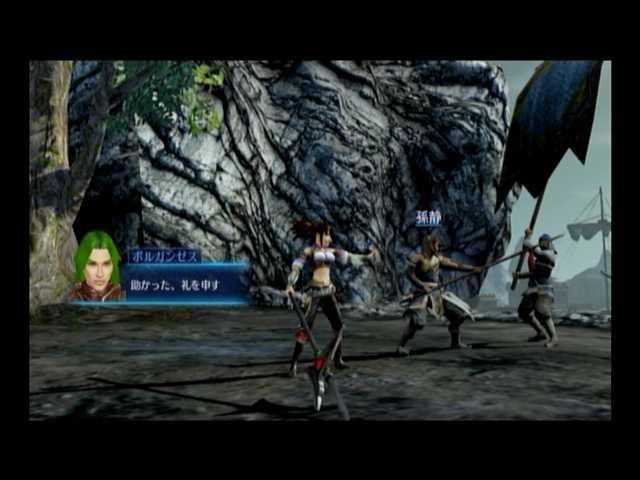The height and width of the screenshot is (480, 640).
Task: Click the green-haired speaker portrait
Action: (97, 266)
